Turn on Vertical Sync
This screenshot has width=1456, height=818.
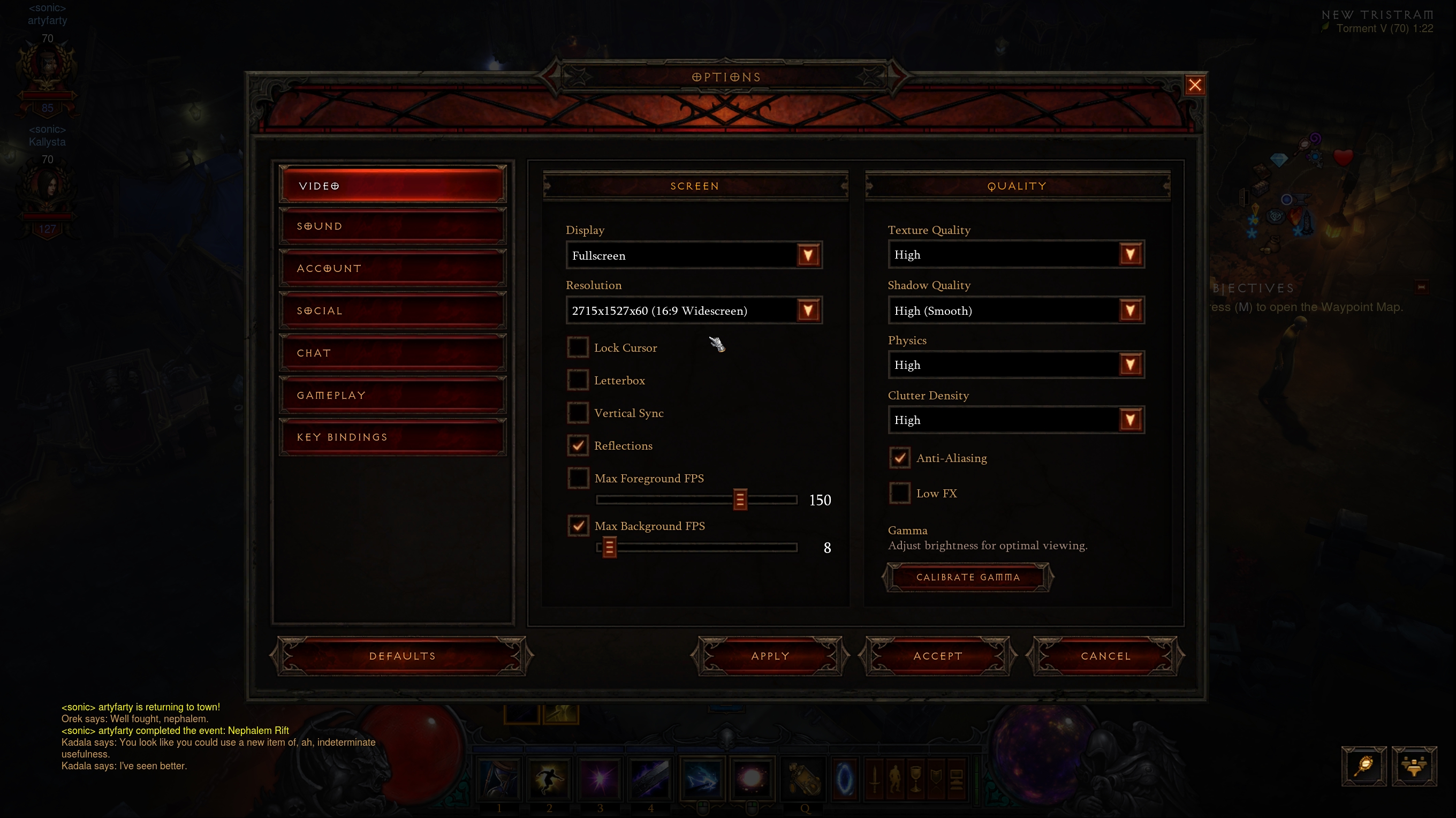click(x=578, y=413)
